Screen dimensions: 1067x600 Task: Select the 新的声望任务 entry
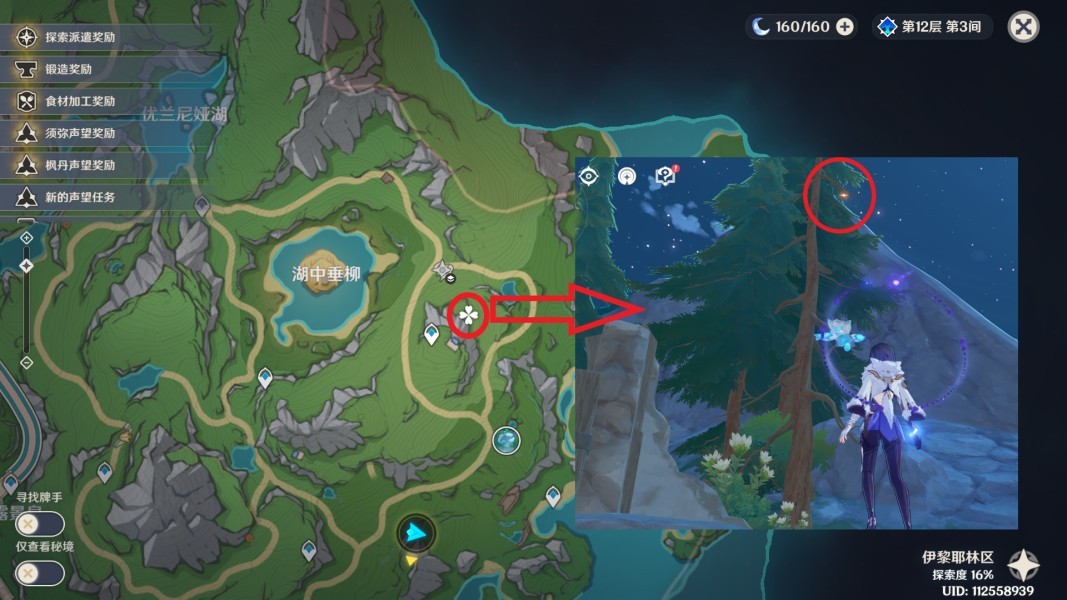pyautogui.click(x=80, y=197)
